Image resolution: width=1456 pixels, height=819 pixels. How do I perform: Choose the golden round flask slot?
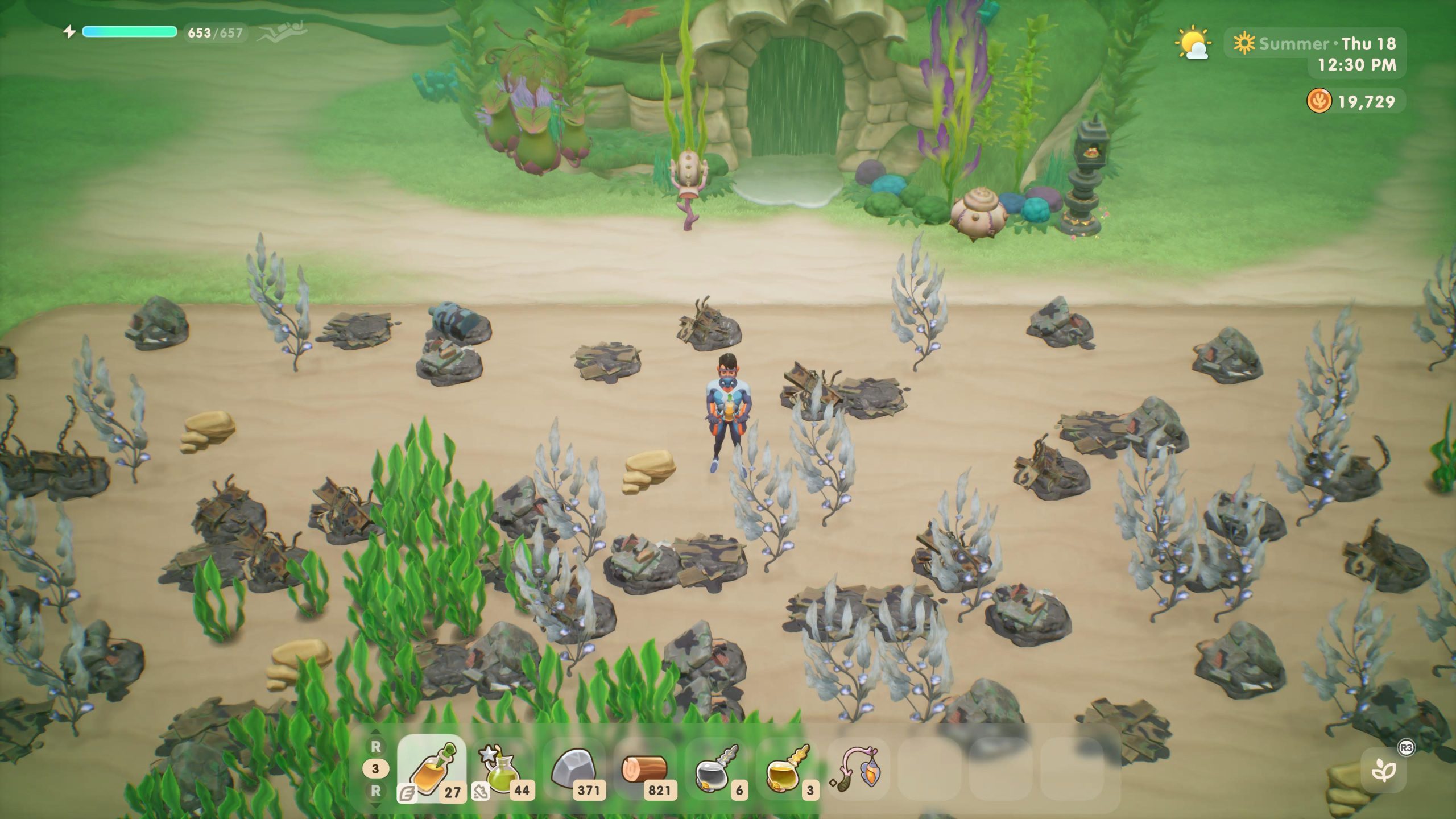pyautogui.click(x=787, y=769)
